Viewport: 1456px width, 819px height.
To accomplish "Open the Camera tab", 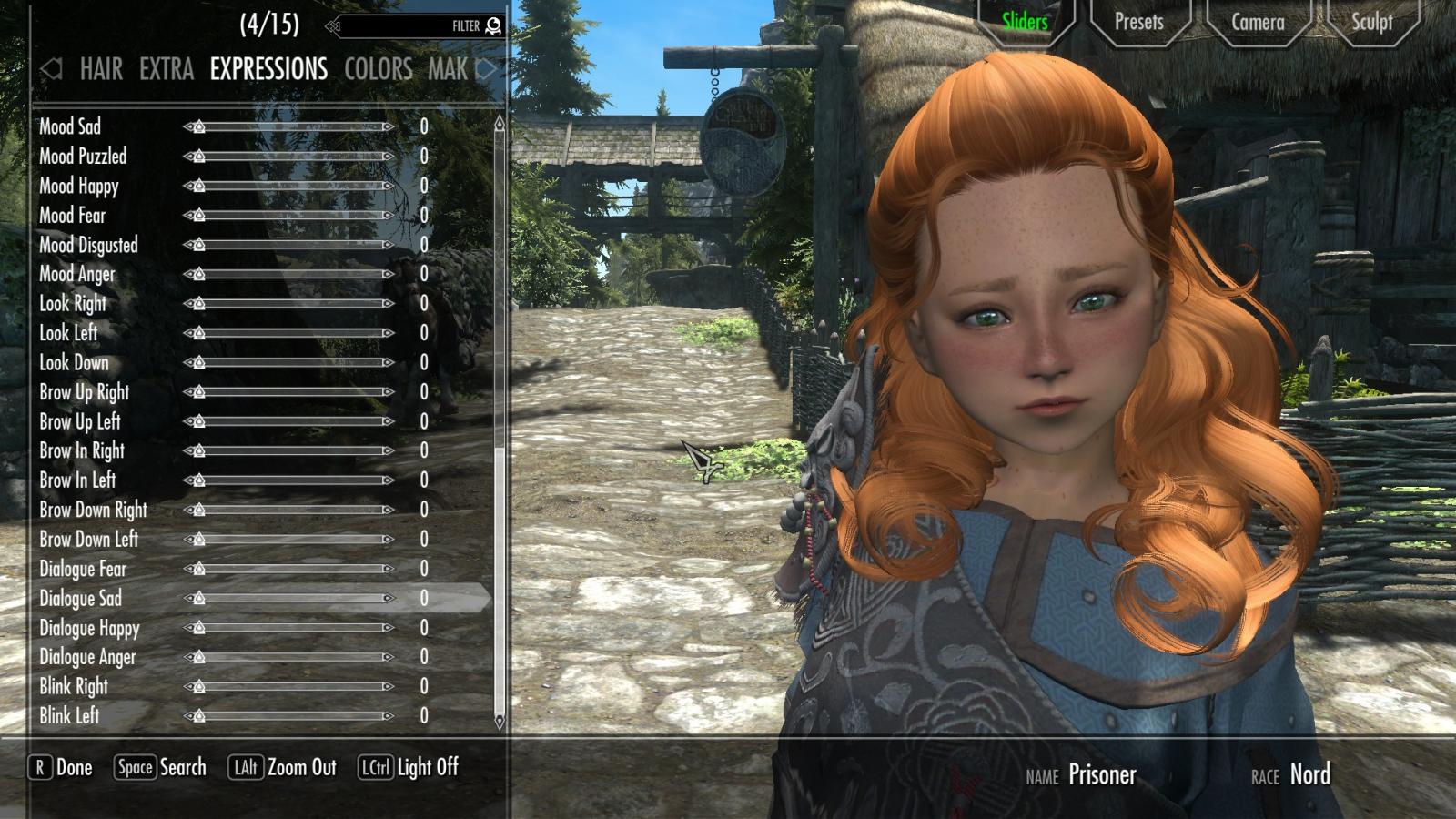I will click(1257, 22).
